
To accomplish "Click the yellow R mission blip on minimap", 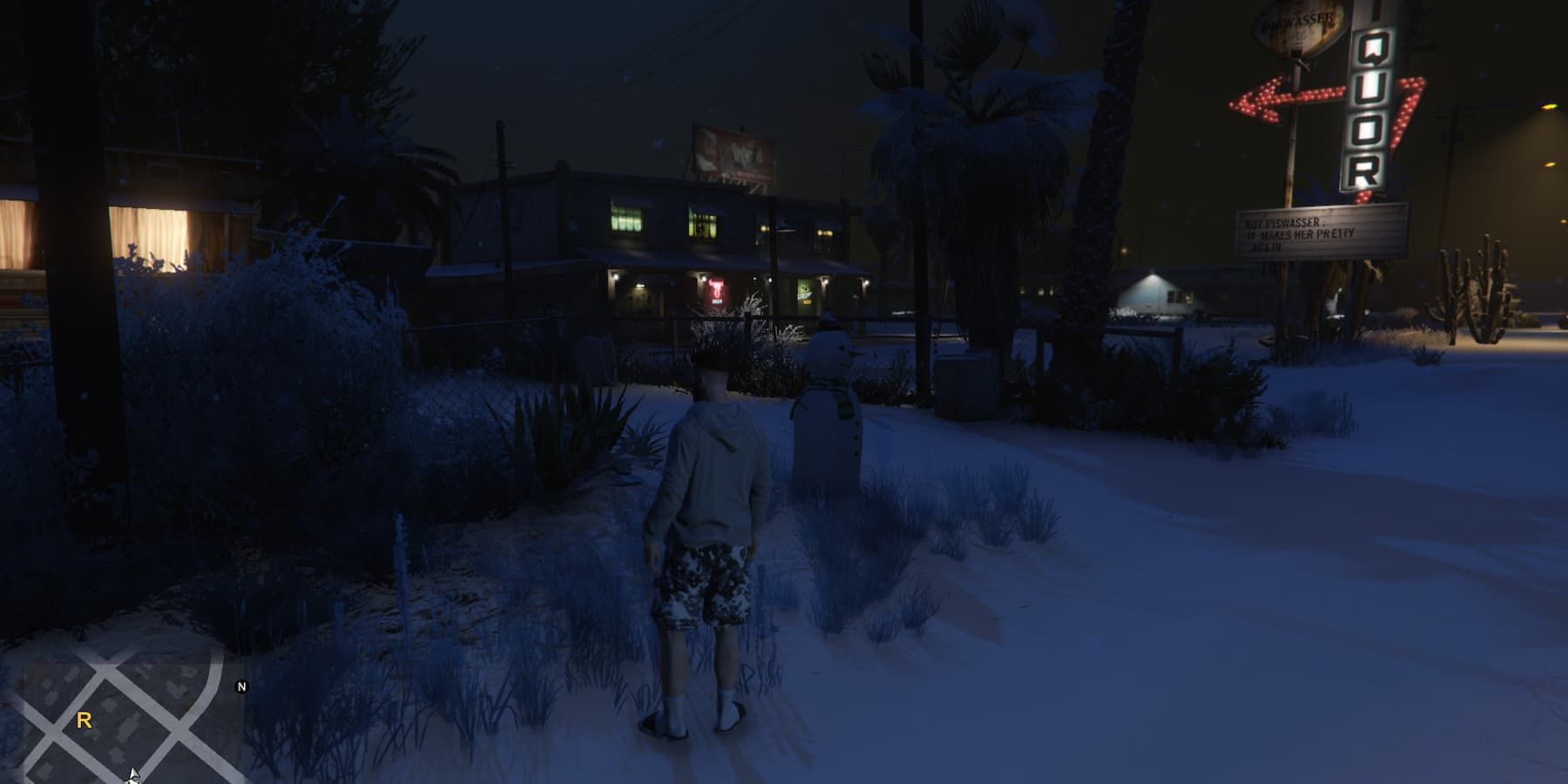I will click(x=84, y=720).
